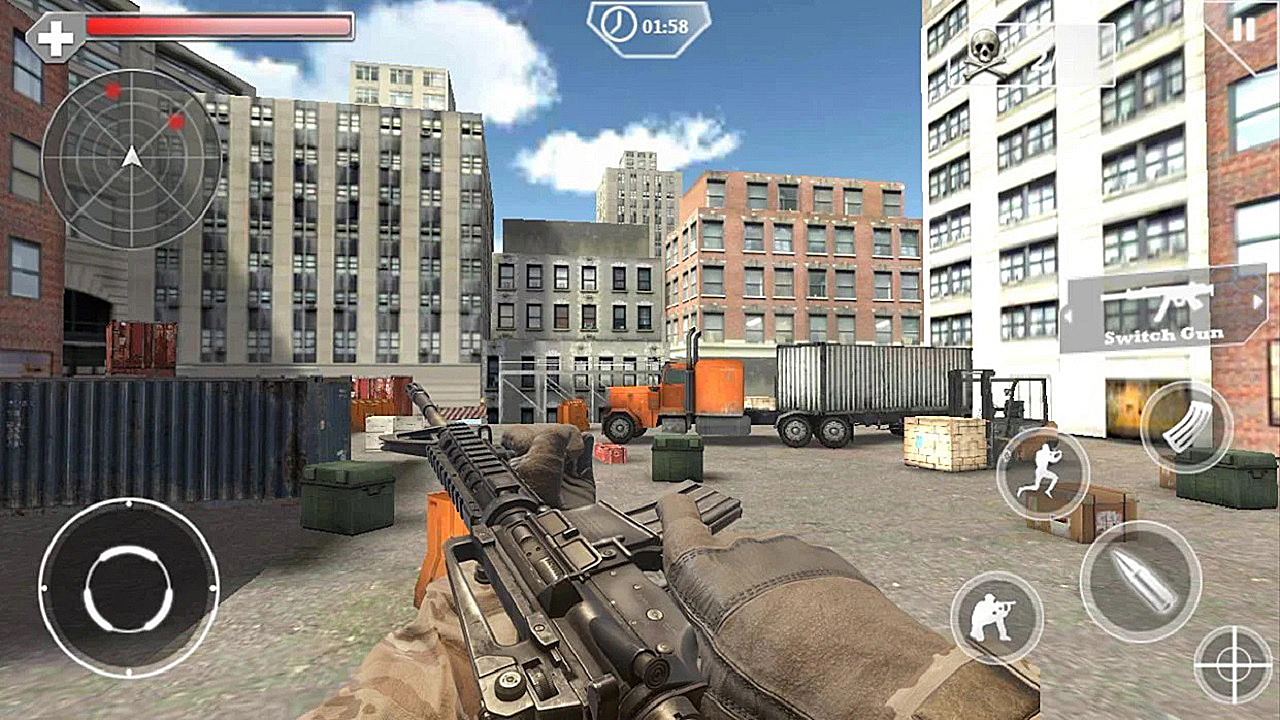
Task: Tap the red health bar at top left
Action: click(220, 27)
